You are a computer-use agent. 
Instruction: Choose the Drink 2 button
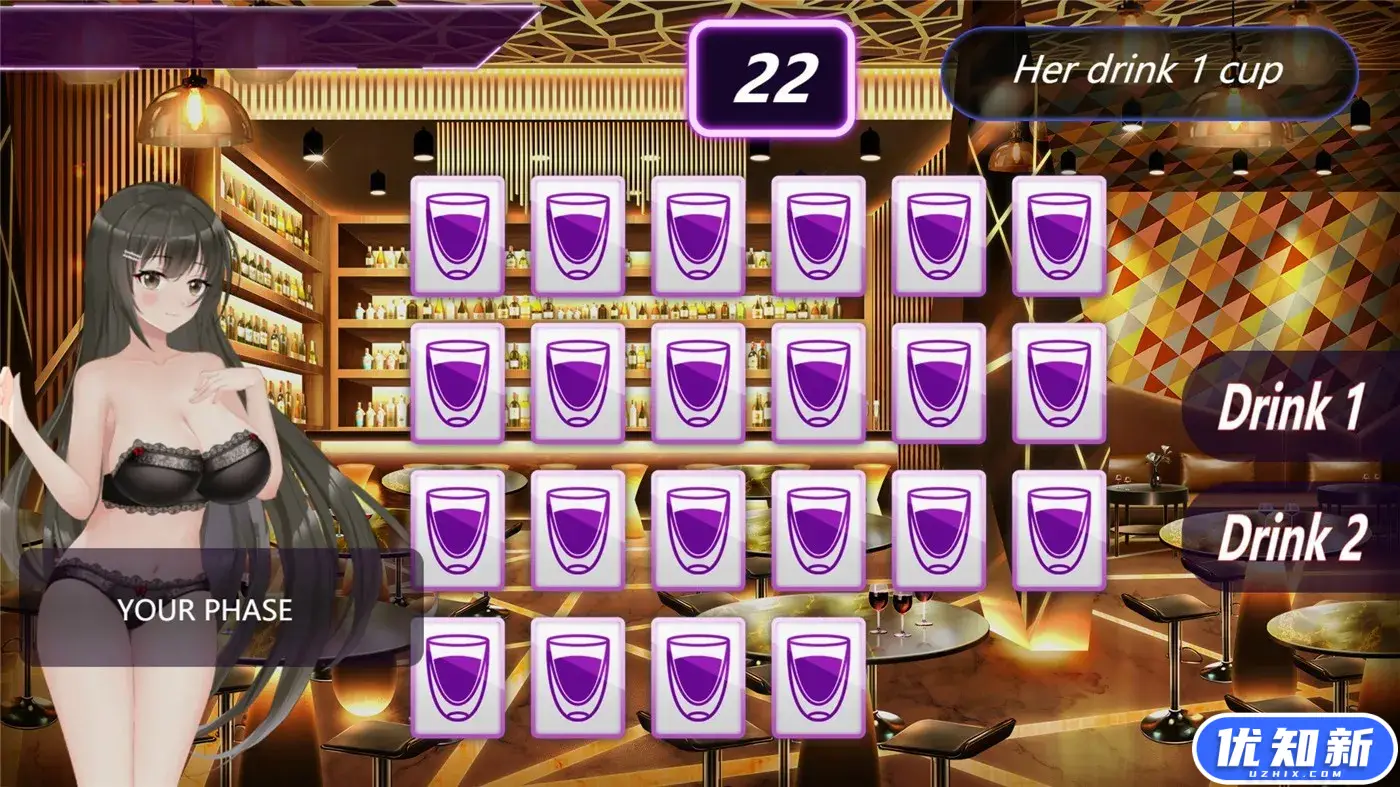(1291, 539)
